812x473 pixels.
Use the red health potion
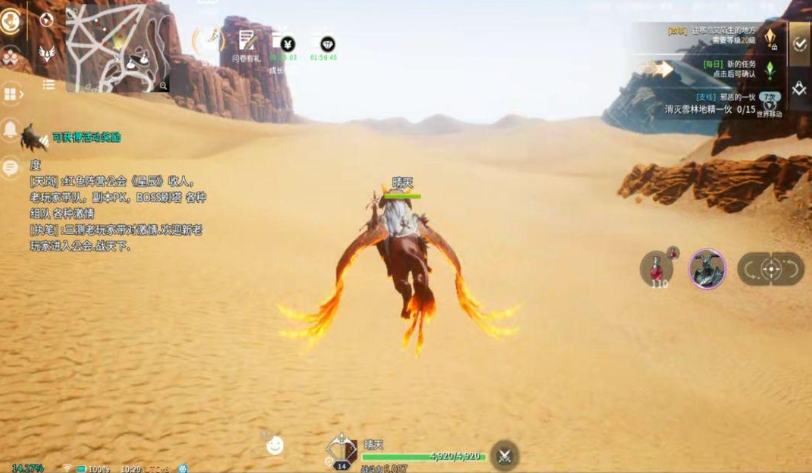tap(658, 268)
